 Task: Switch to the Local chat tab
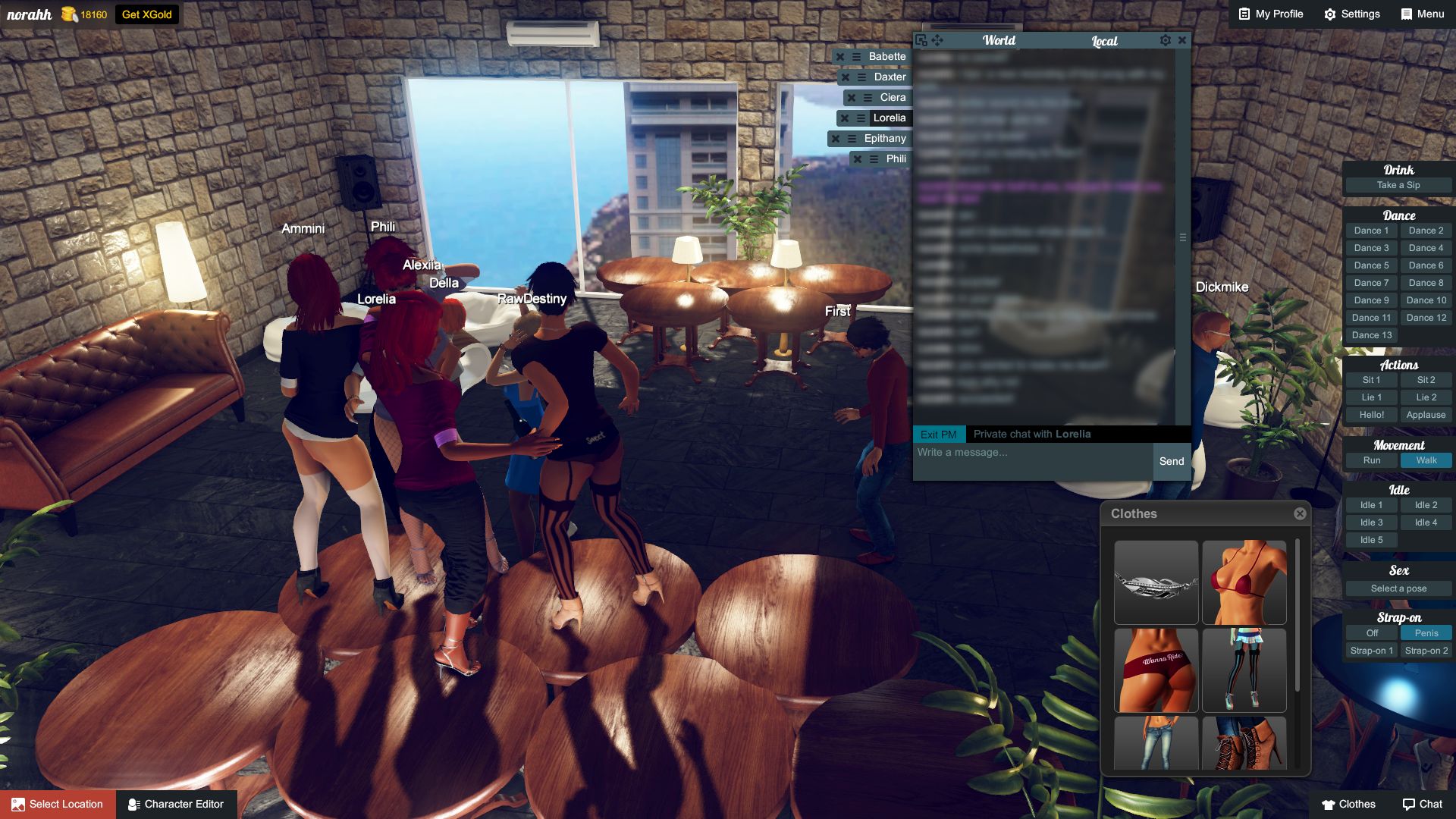click(1104, 41)
